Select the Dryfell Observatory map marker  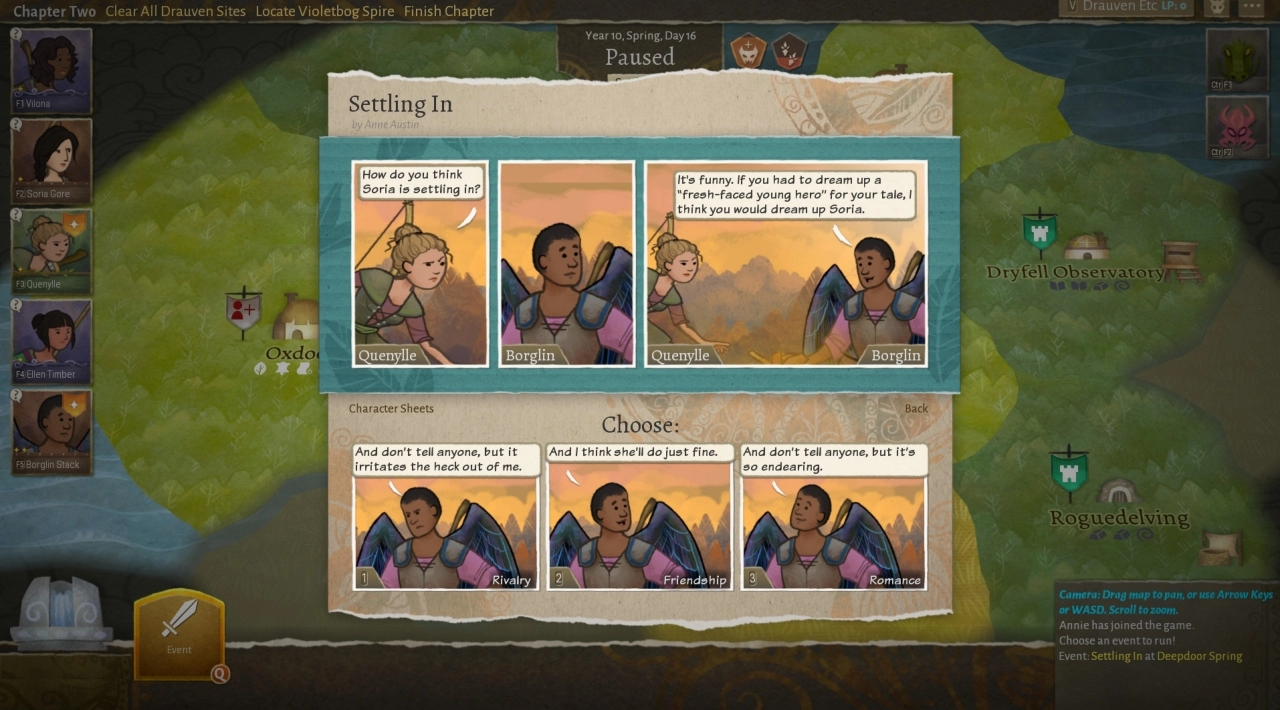1040,232
